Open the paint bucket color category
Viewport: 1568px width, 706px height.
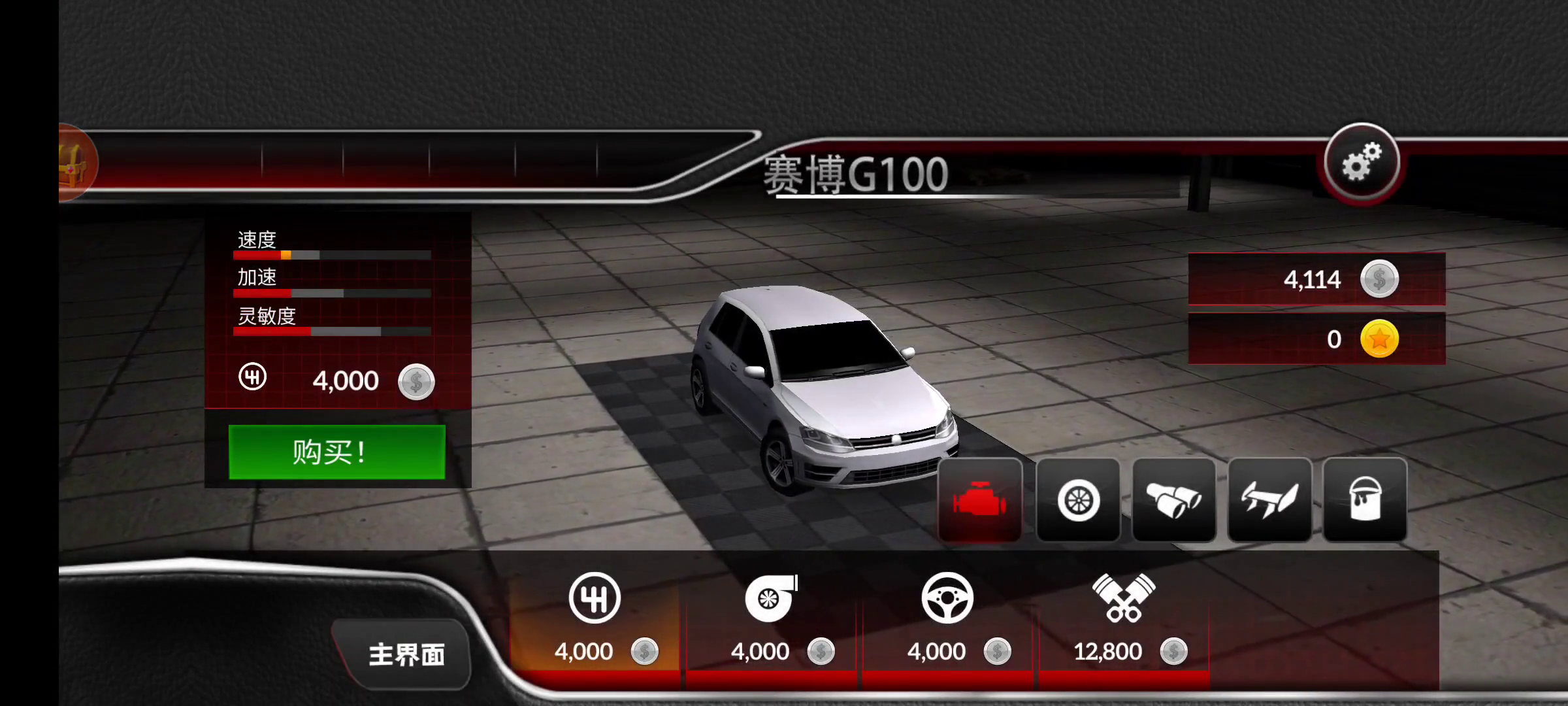(x=1365, y=500)
